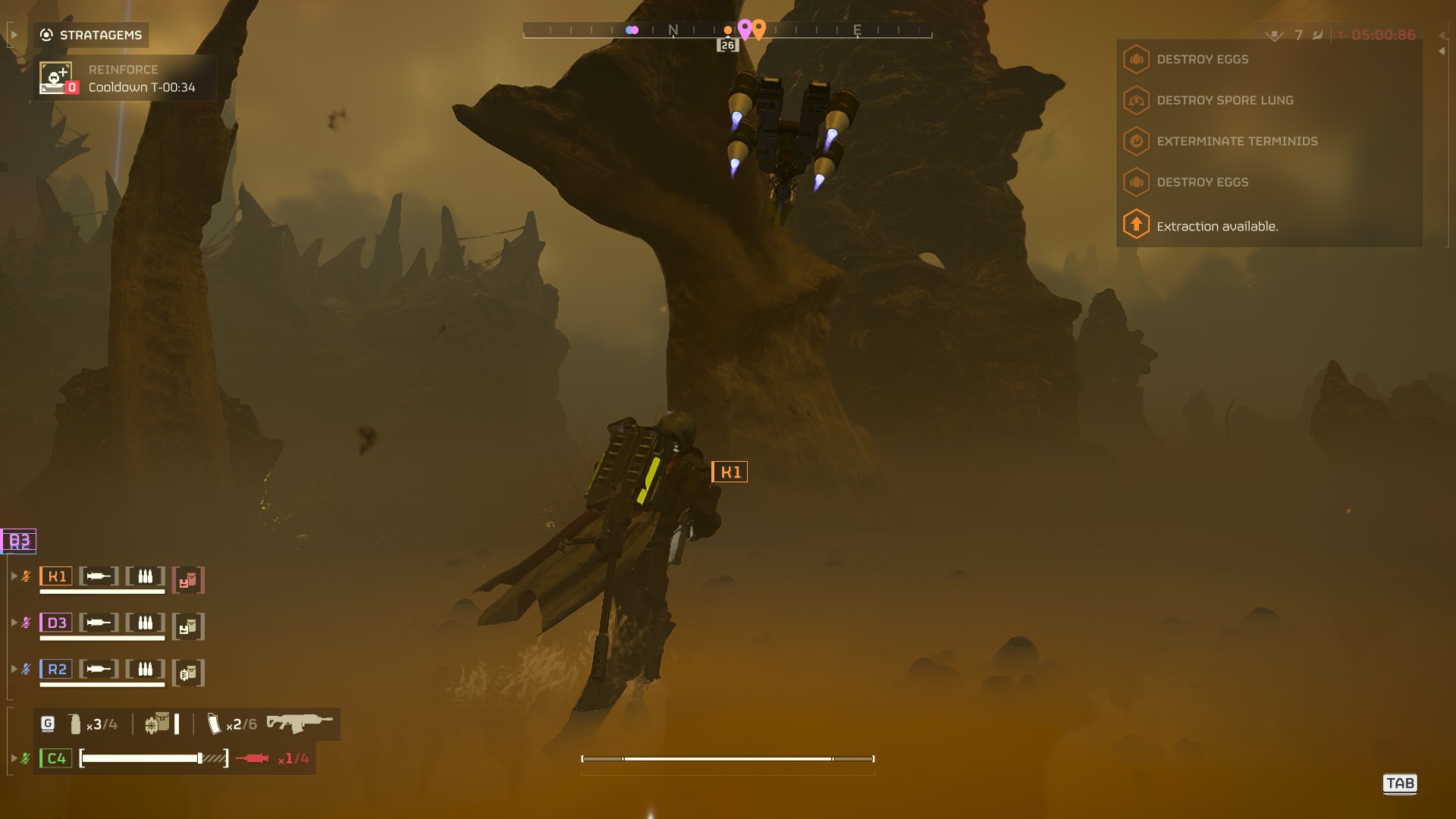Collapse the mission objectives panel arrow

1441,51
